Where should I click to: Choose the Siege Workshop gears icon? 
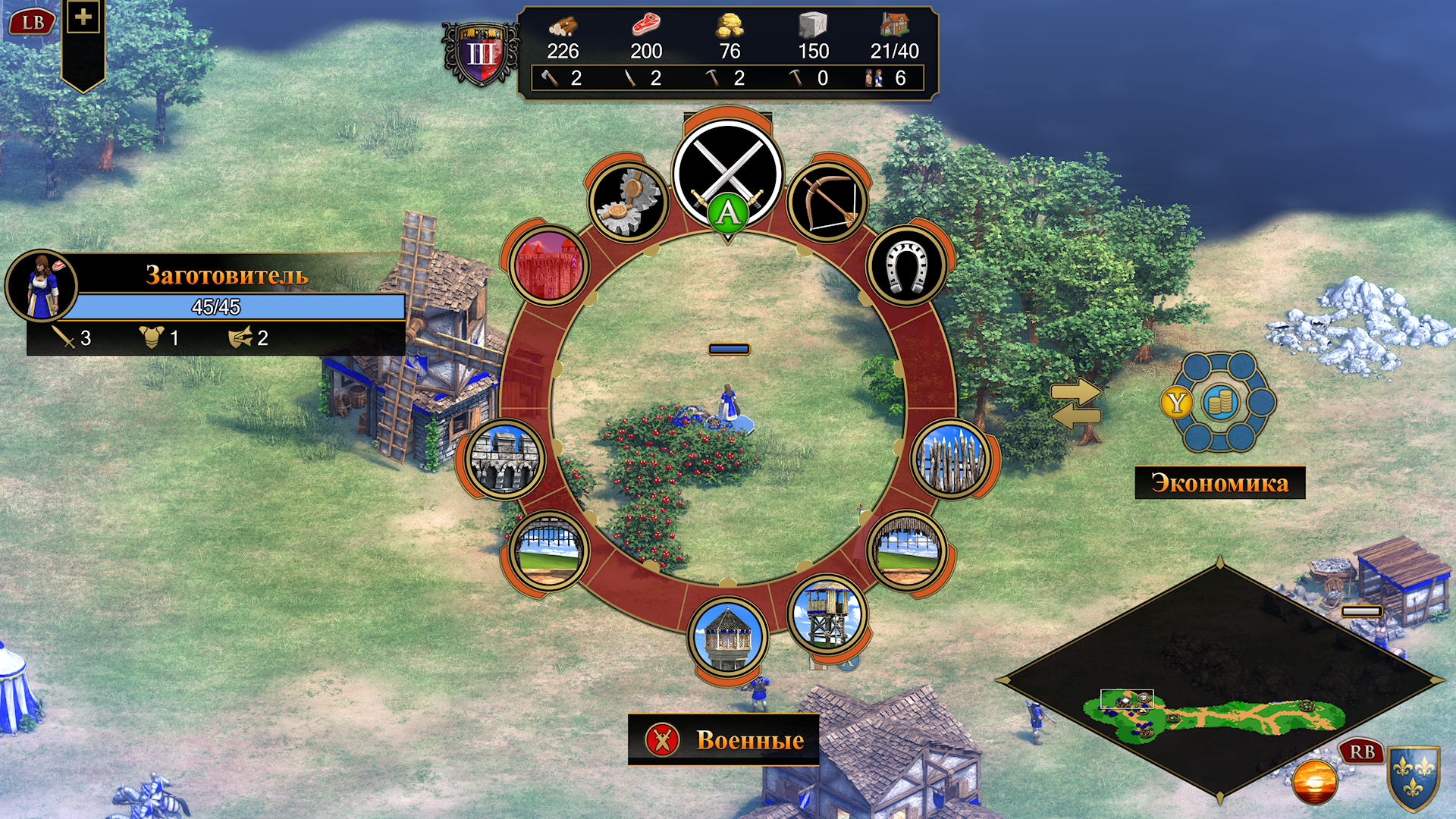[x=628, y=202]
